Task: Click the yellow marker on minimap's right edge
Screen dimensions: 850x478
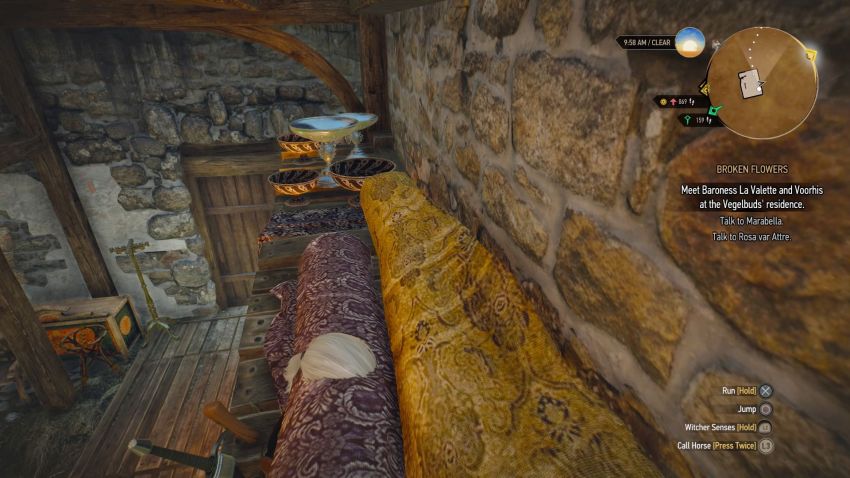Action: click(x=812, y=53)
